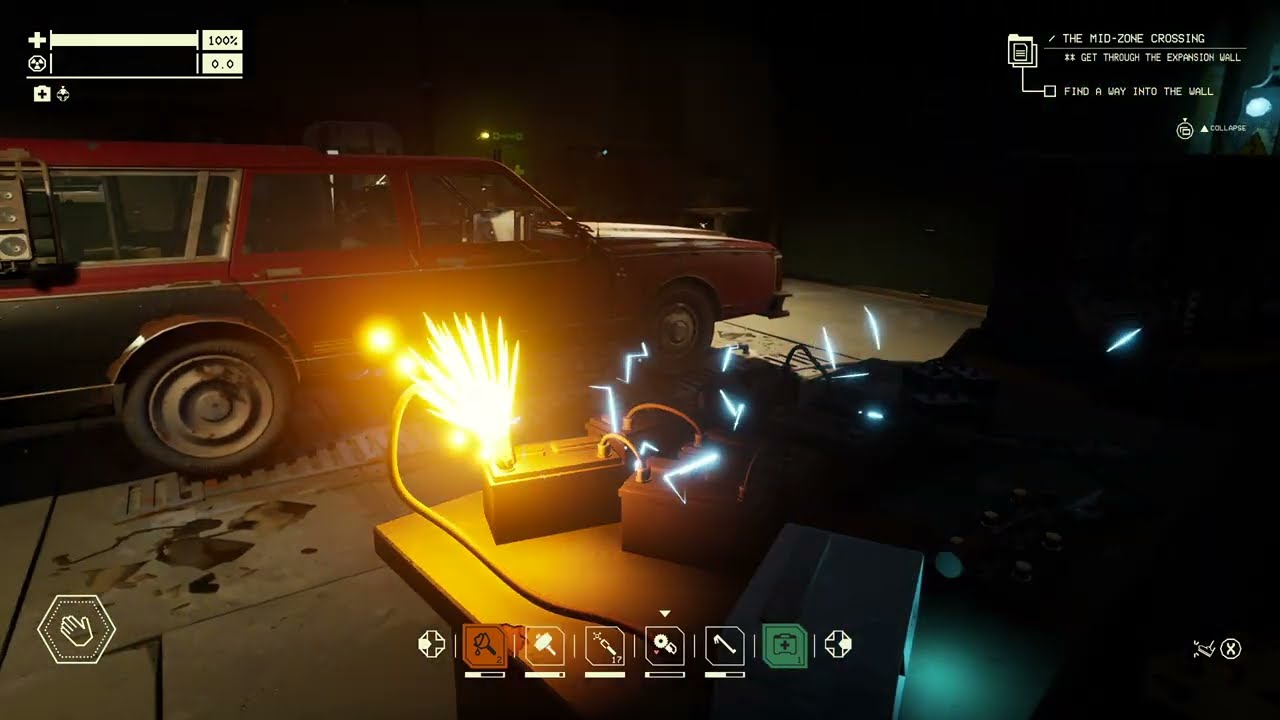The height and width of the screenshot is (720, 1280).
Task: Use the green first aid kit slot
Action: pyautogui.click(x=785, y=646)
